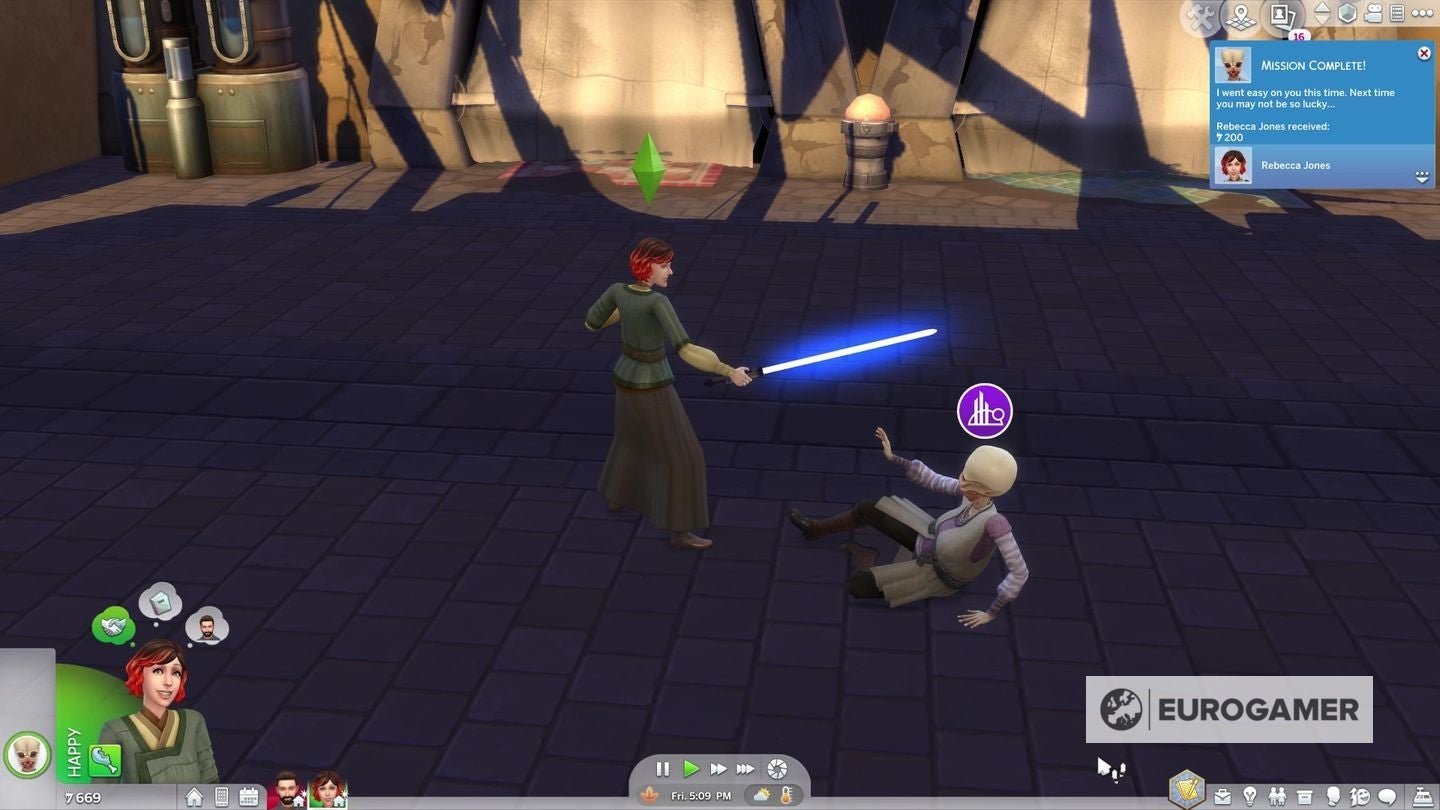This screenshot has height=810, width=1440.
Task: Open the relationships panel icon
Action: click(1277, 796)
